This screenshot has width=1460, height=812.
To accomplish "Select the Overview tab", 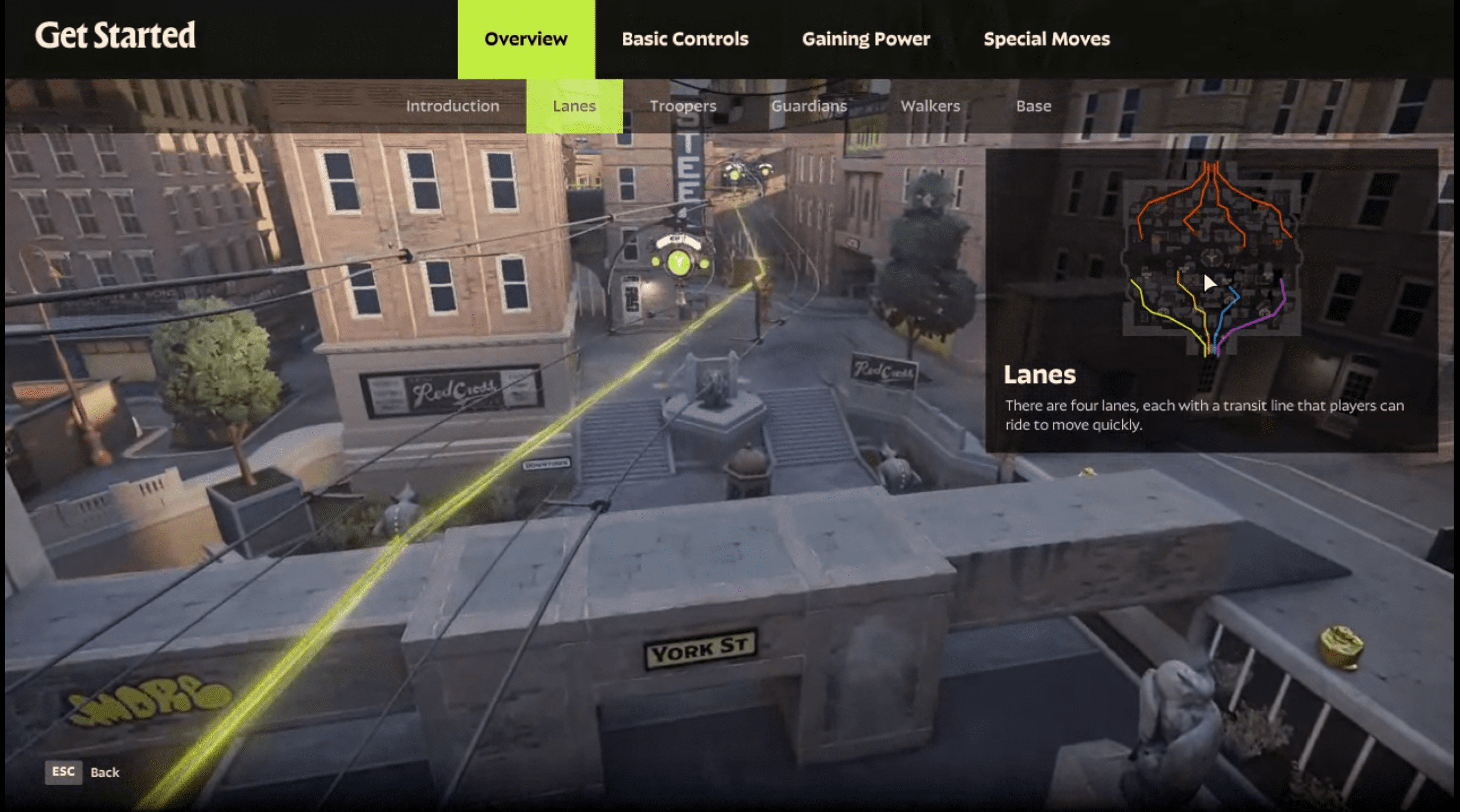I will click(x=525, y=39).
